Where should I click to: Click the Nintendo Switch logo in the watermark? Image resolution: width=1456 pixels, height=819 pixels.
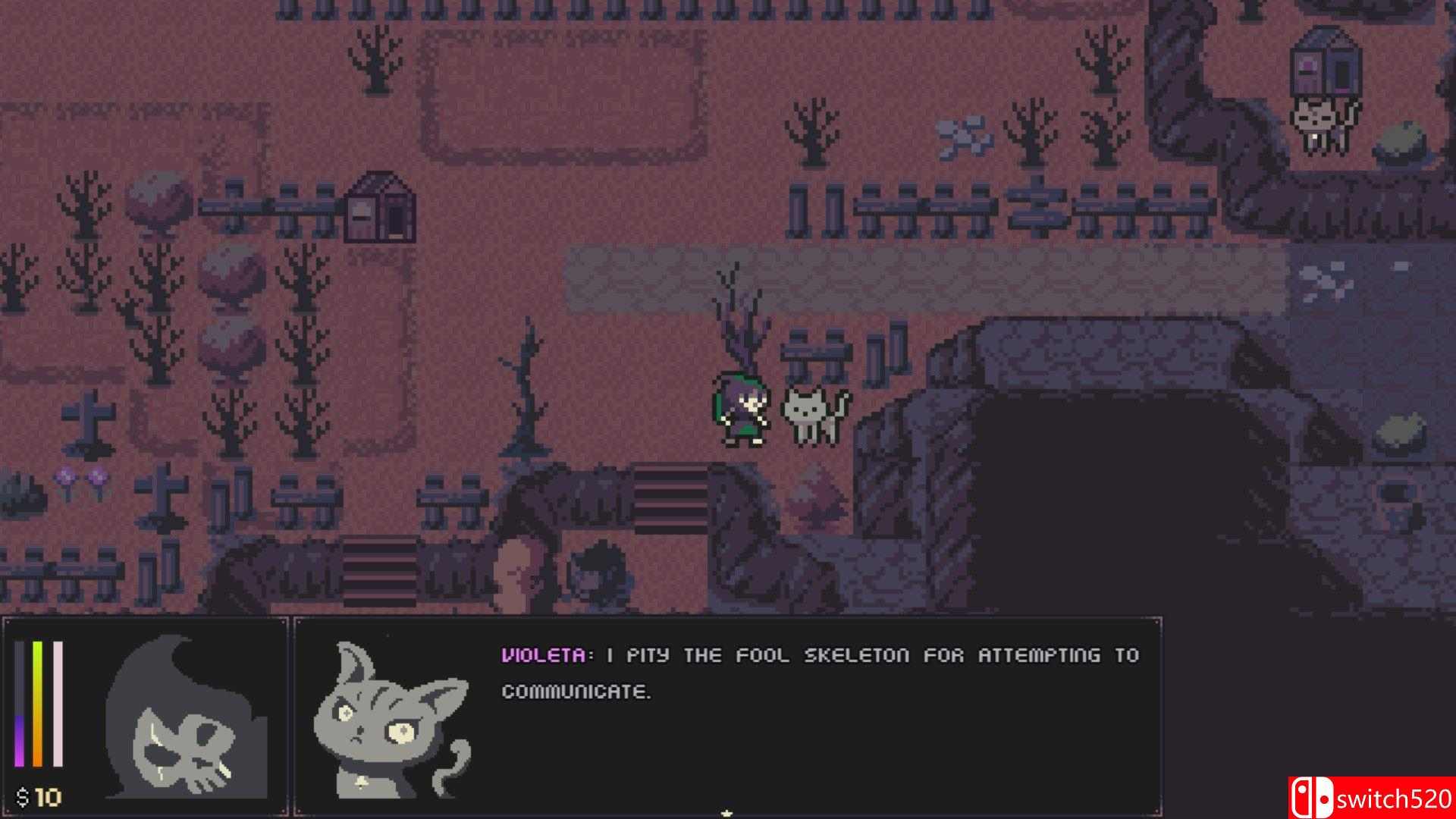(1312, 797)
